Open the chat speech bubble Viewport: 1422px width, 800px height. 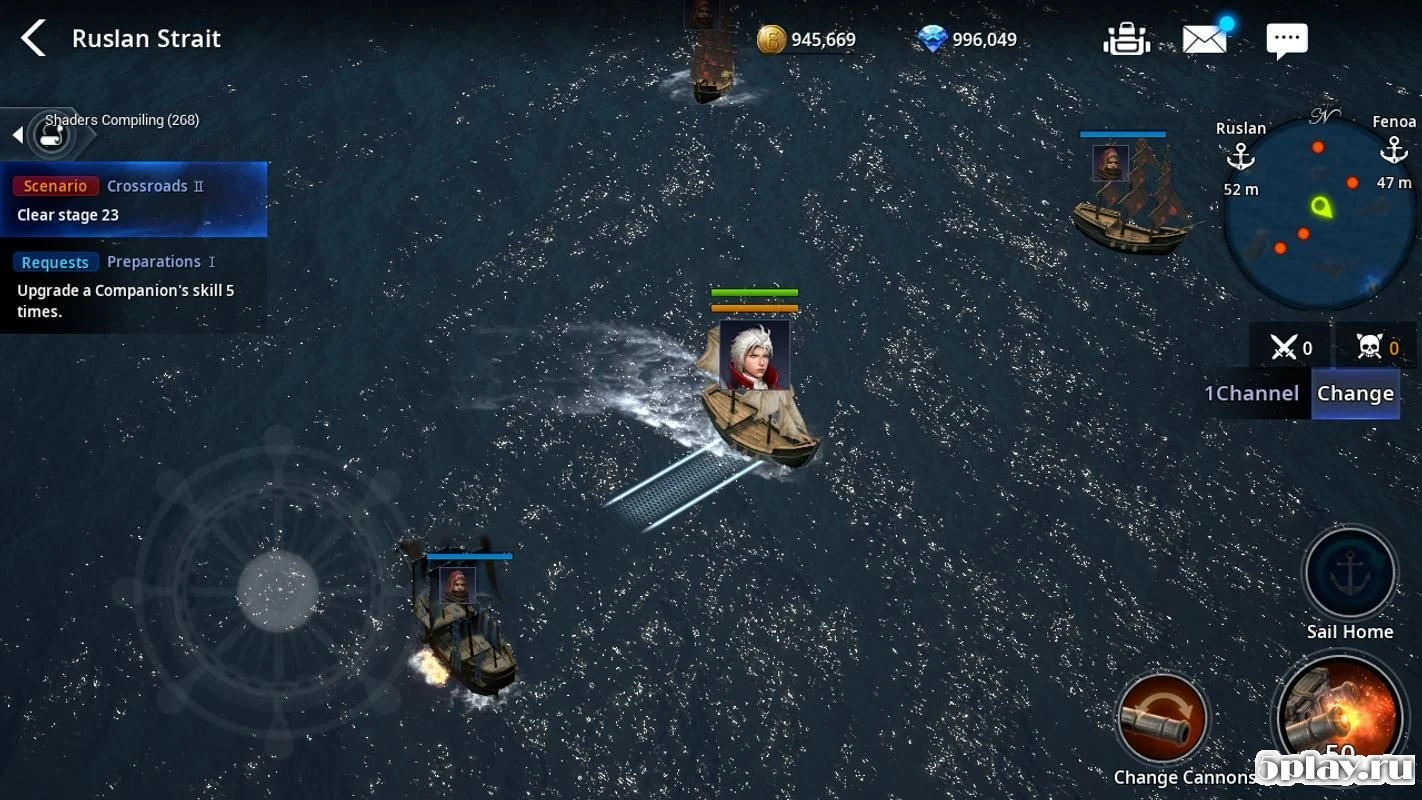point(1286,40)
